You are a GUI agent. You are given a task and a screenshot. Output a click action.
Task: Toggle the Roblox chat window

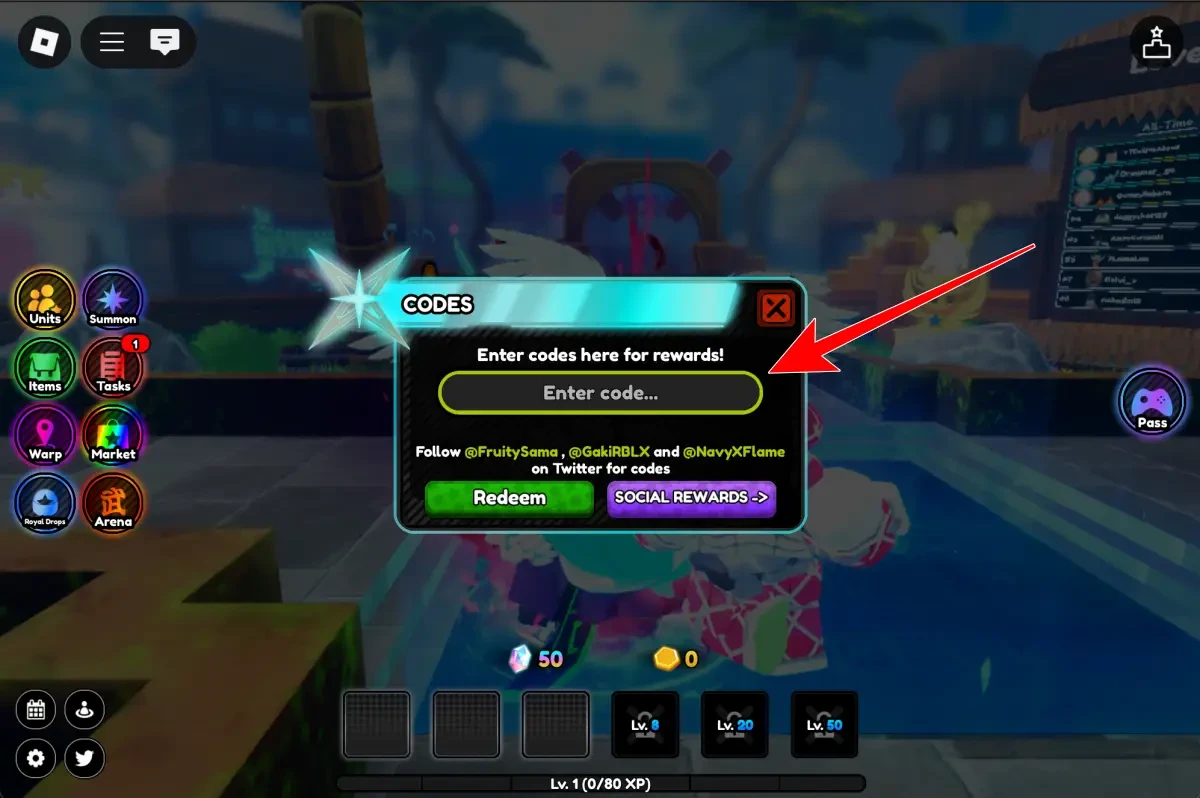coord(164,43)
